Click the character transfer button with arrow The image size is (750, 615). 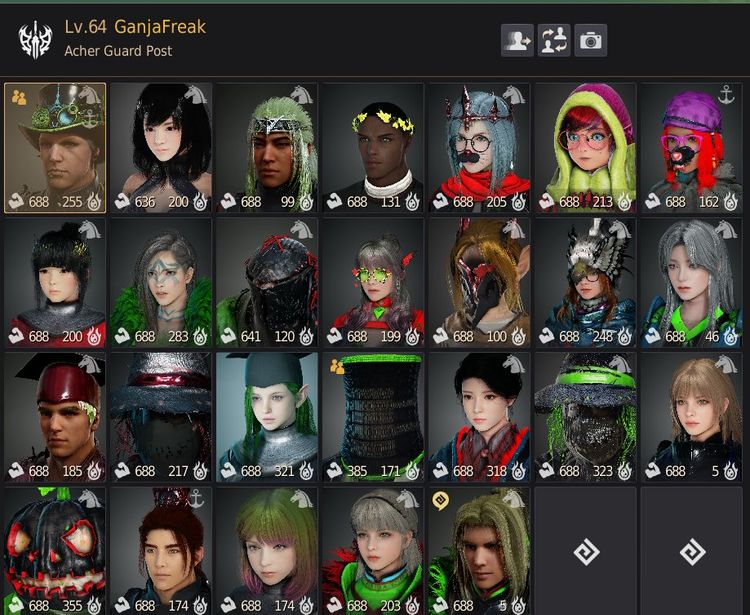[517, 40]
